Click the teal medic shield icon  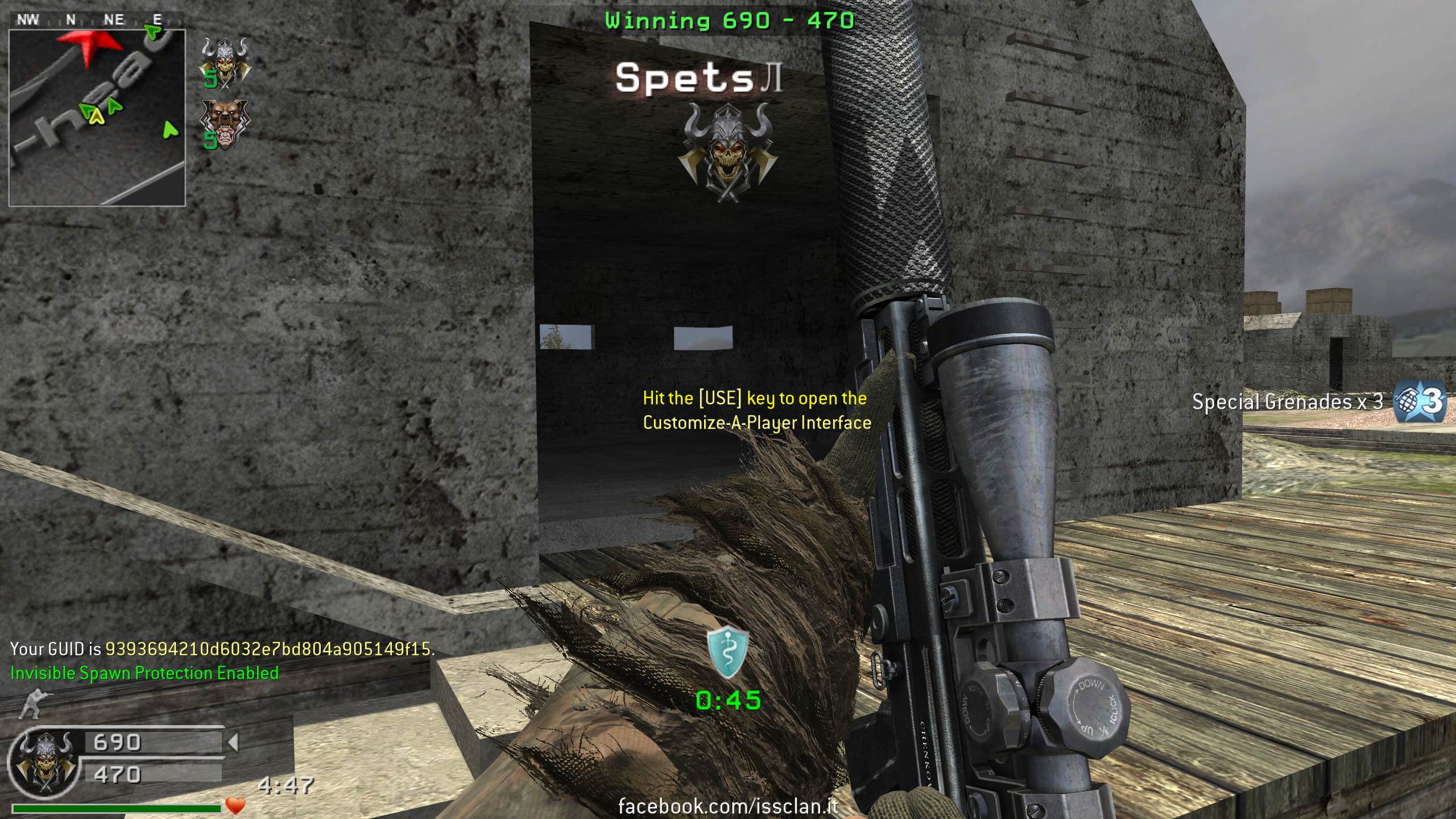[727, 653]
